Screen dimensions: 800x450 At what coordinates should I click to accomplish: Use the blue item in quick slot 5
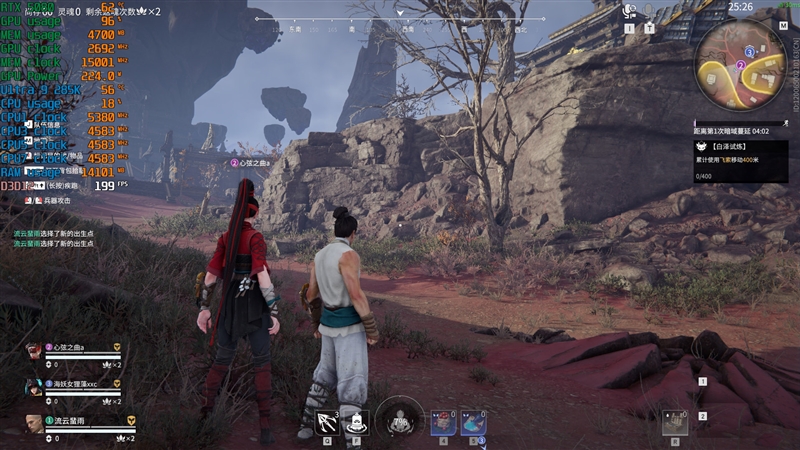(473, 423)
